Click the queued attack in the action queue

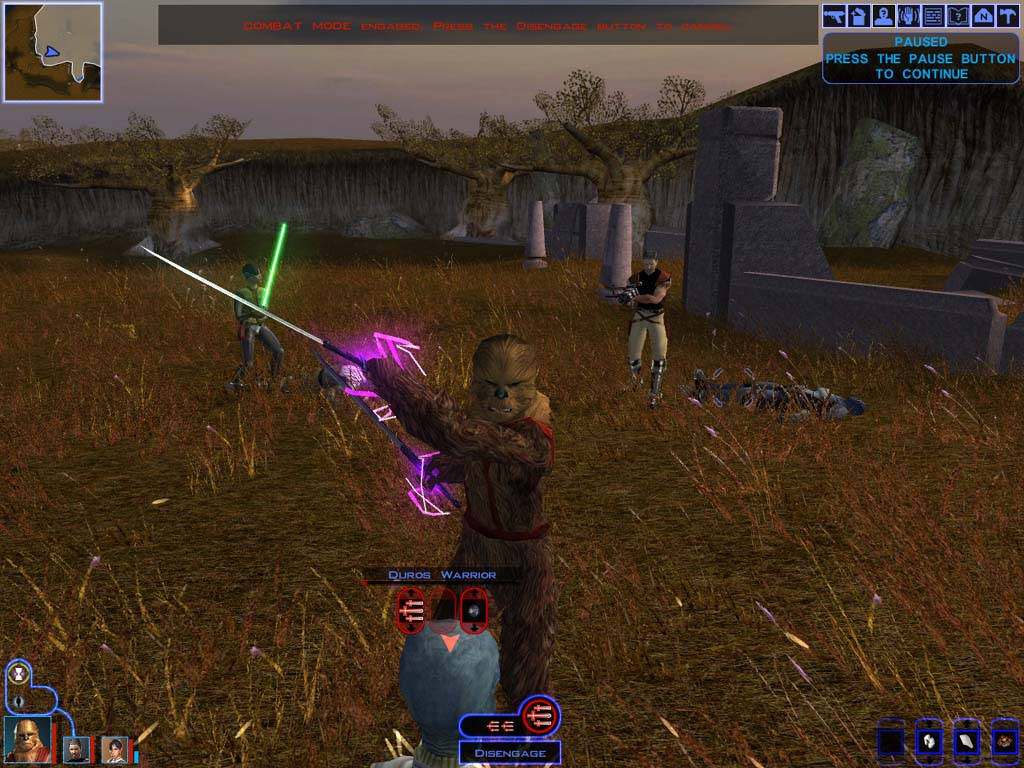tap(539, 716)
